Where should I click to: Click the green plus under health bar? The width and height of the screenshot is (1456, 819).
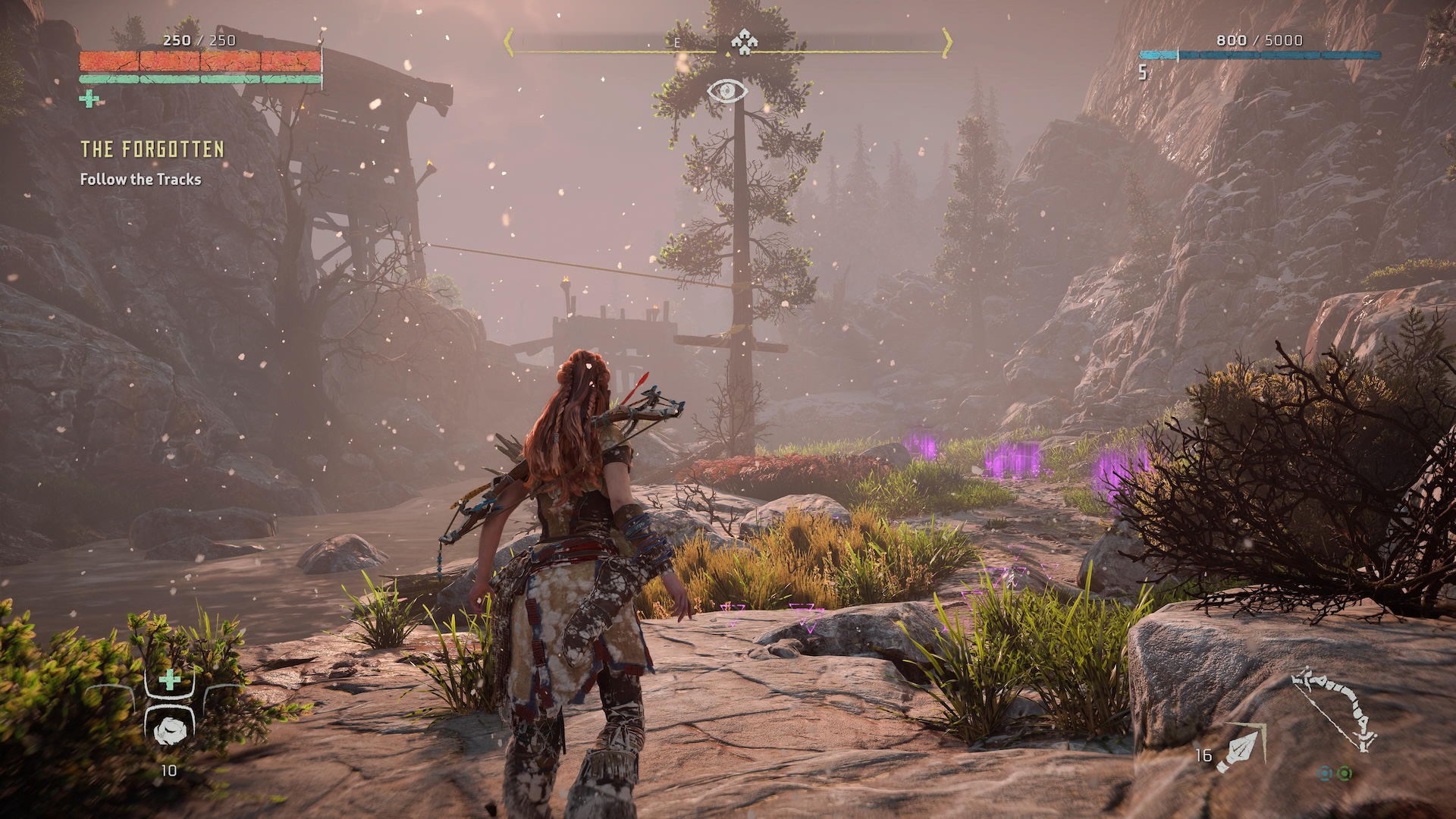coord(89,99)
